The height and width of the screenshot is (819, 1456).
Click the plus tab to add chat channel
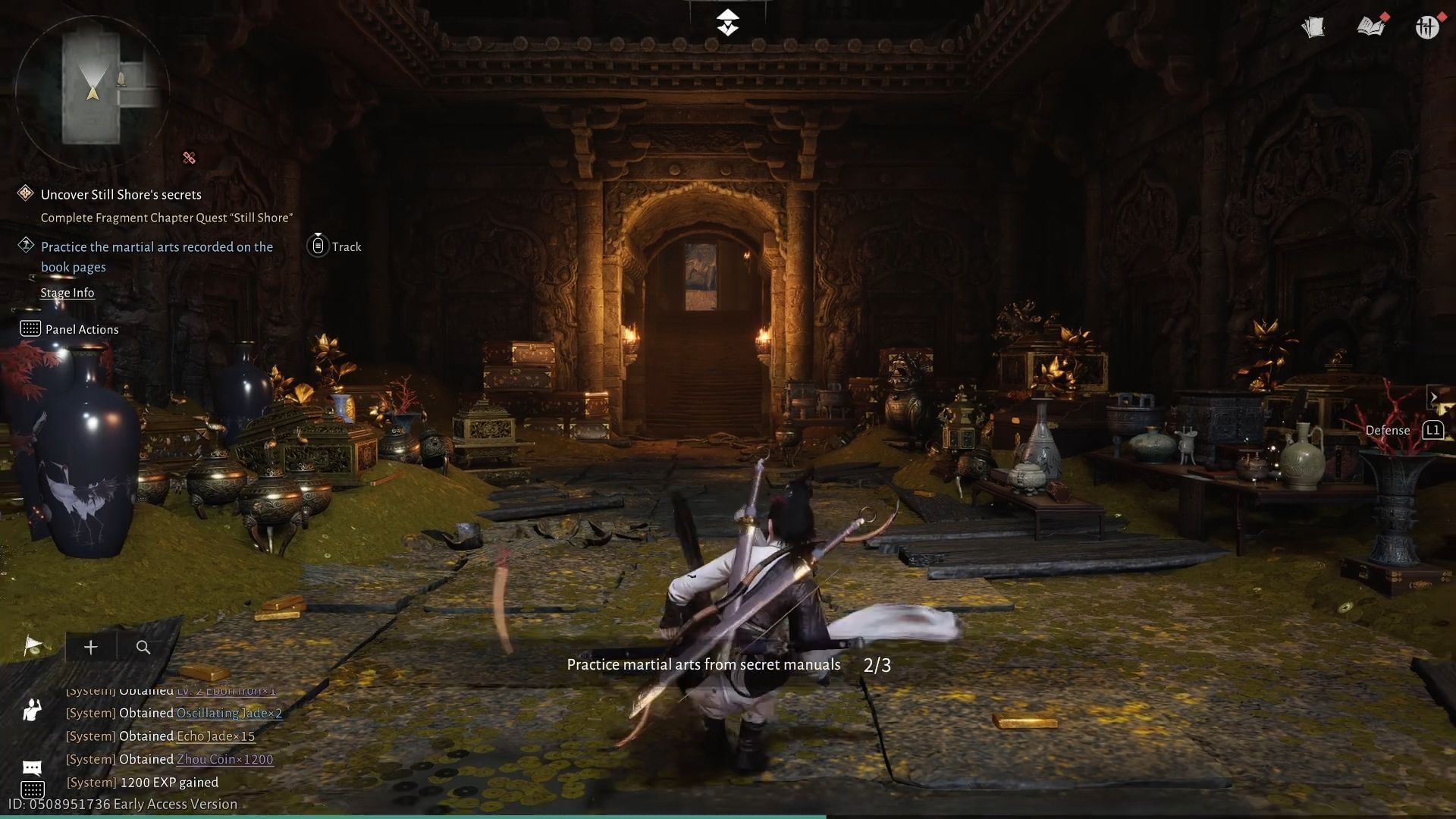[90, 648]
